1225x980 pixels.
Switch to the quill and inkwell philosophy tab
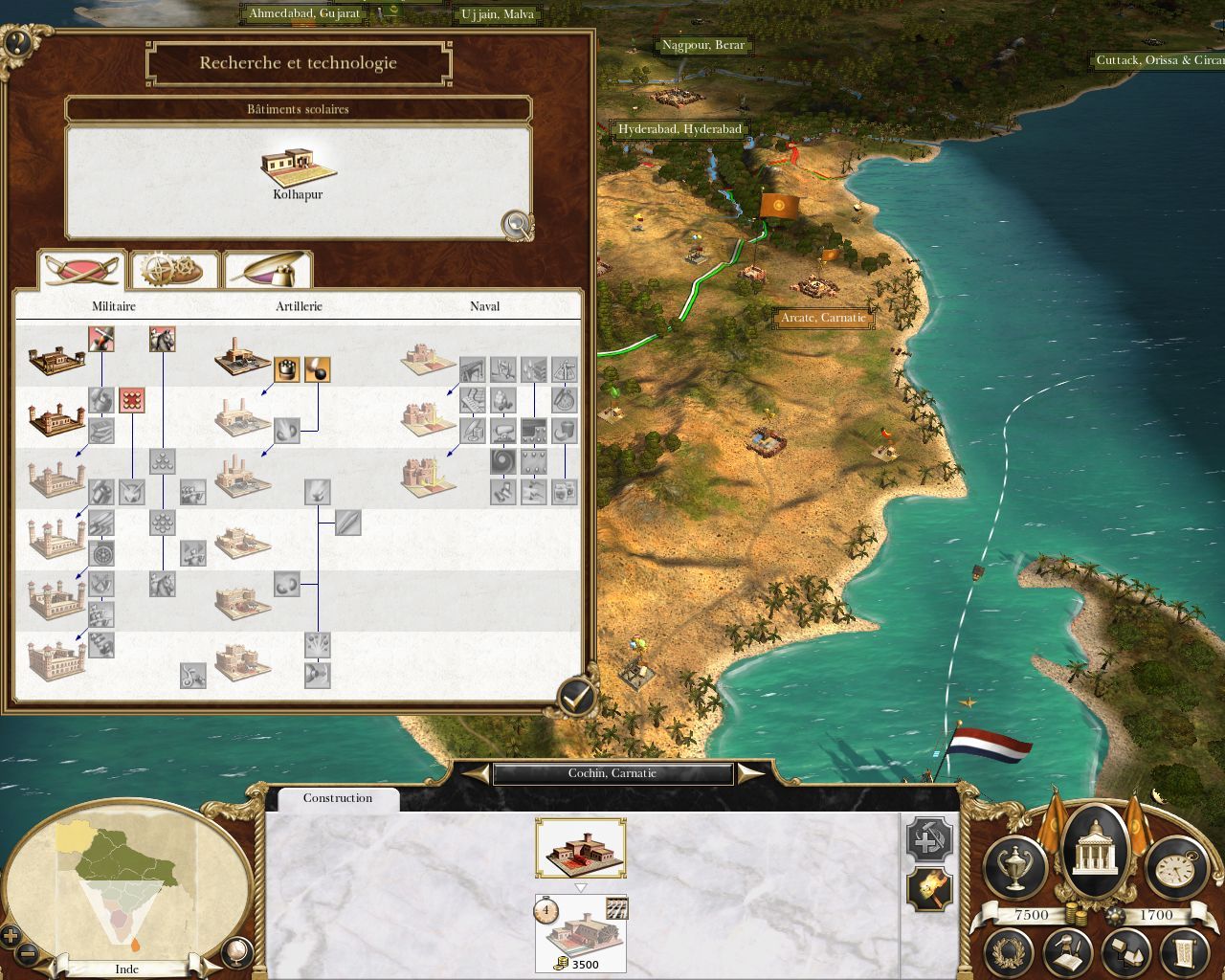268,270
